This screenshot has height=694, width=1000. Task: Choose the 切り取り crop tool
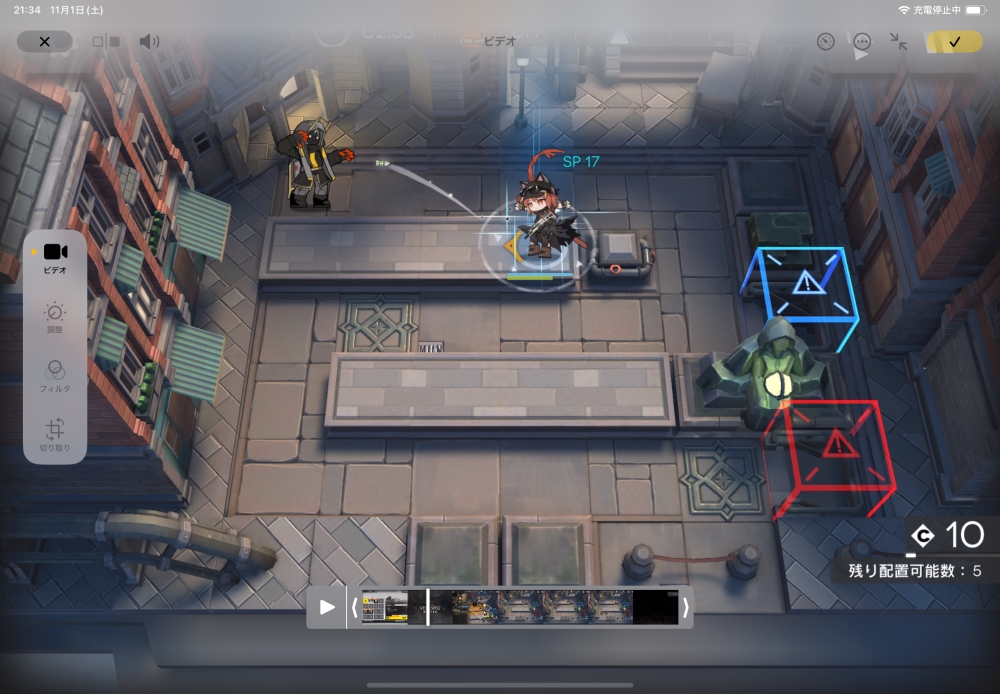55,435
